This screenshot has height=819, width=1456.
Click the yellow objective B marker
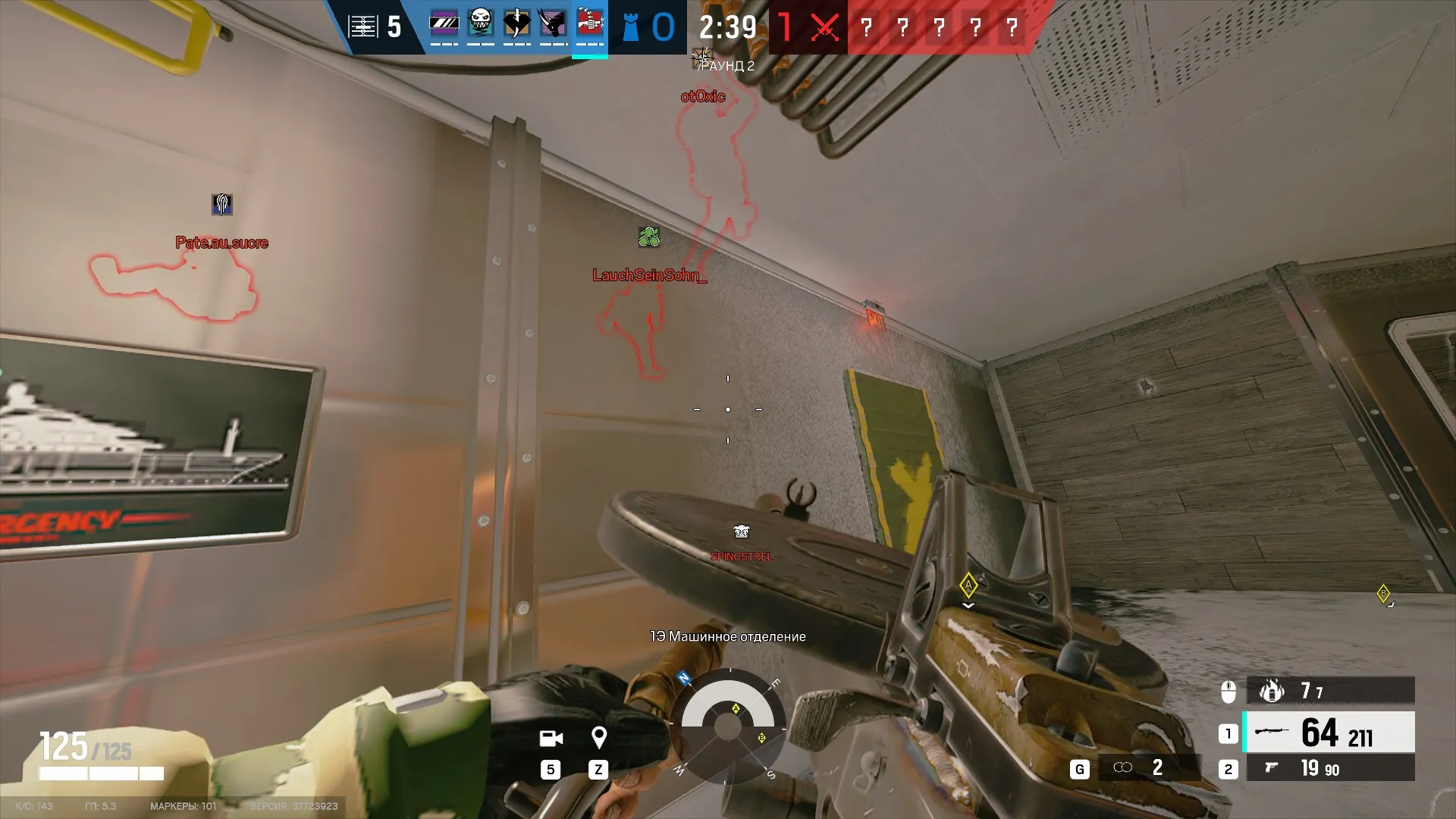[1383, 594]
